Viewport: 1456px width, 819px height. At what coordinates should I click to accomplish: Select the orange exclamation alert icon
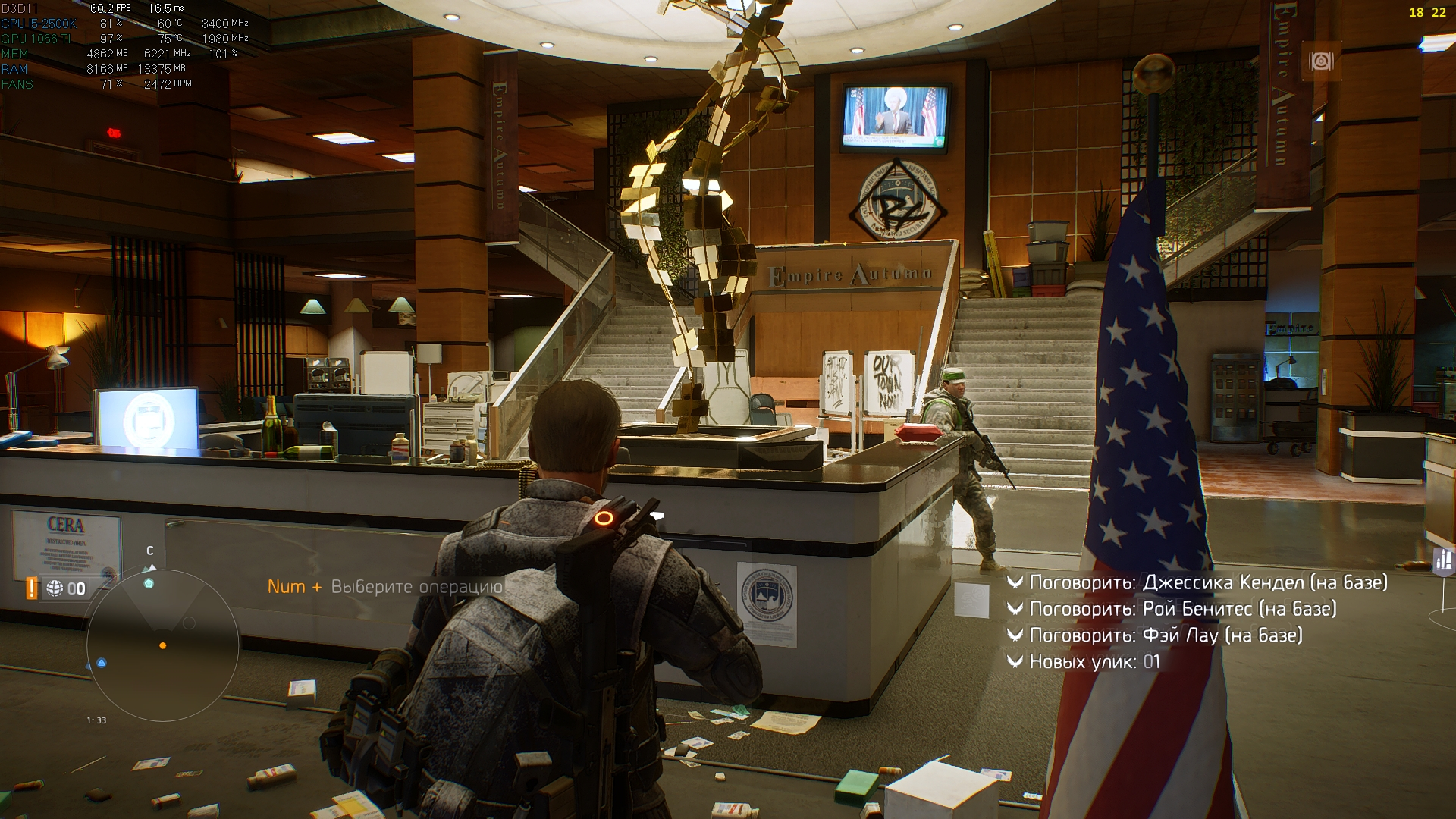30,586
